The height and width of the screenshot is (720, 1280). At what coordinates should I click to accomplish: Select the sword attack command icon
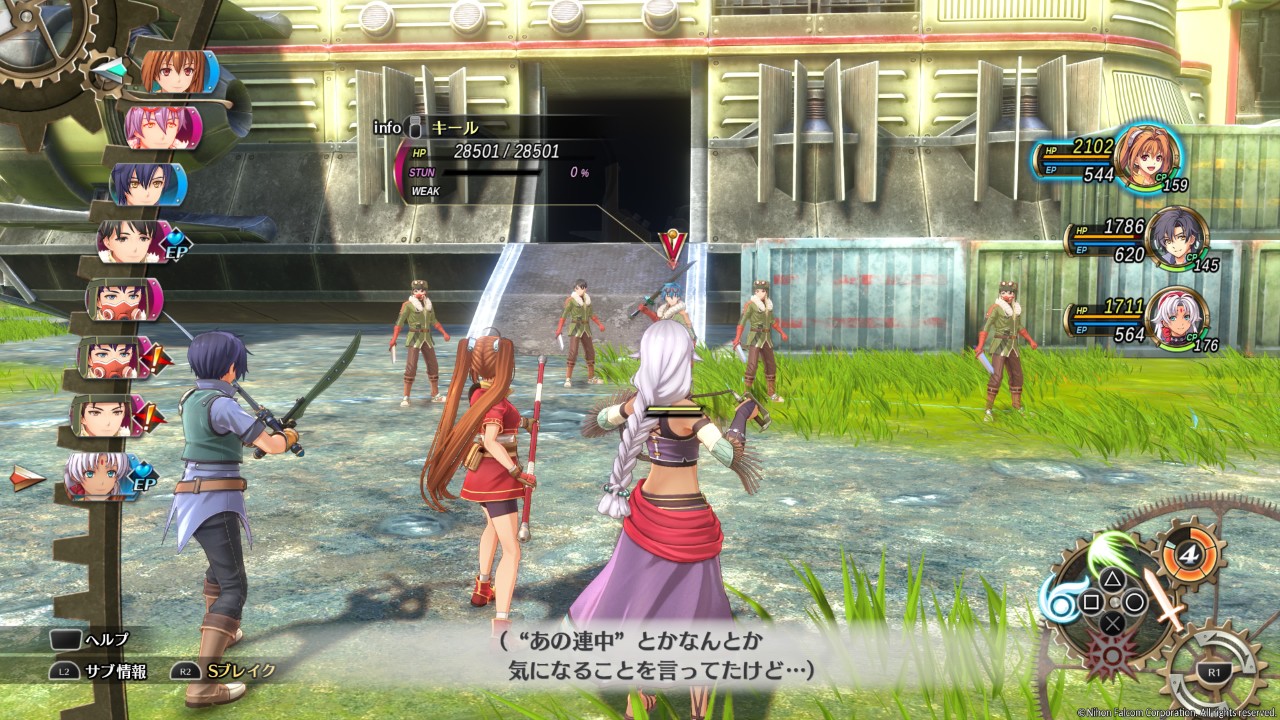(x=1162, y=600)
